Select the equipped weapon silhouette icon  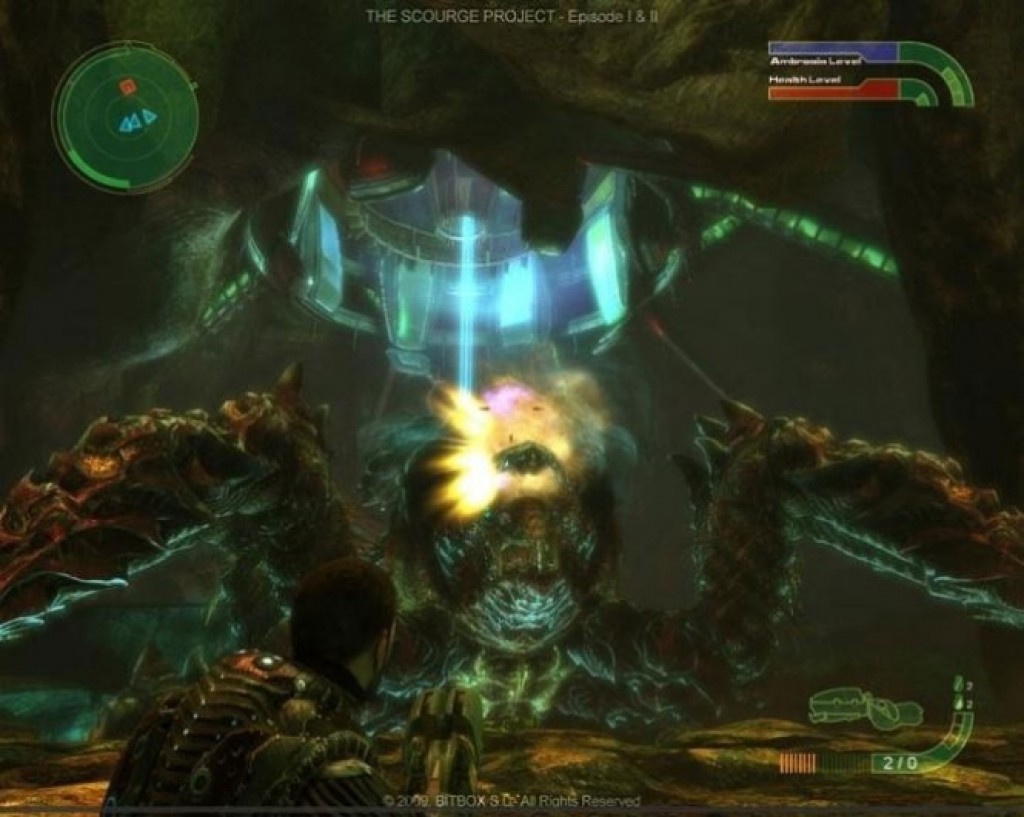[866, 709]
